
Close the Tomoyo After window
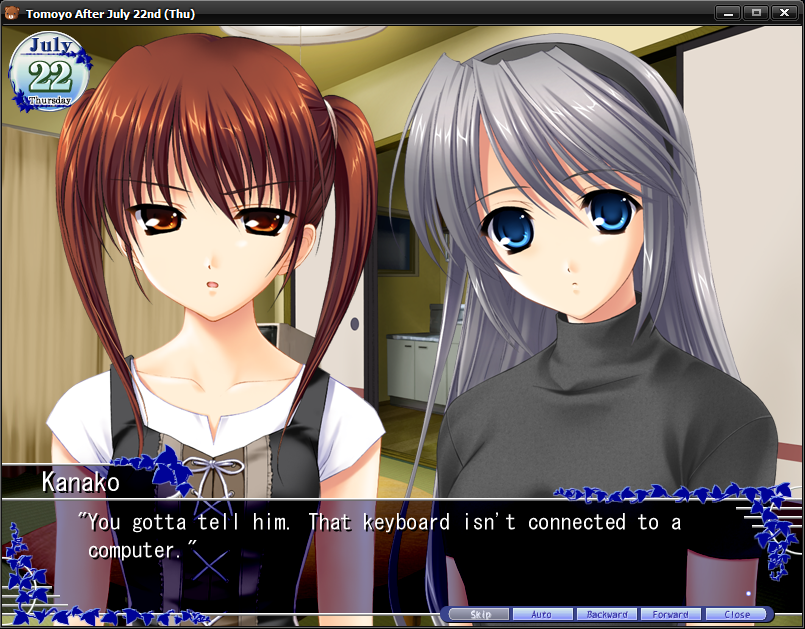(782, 13)
